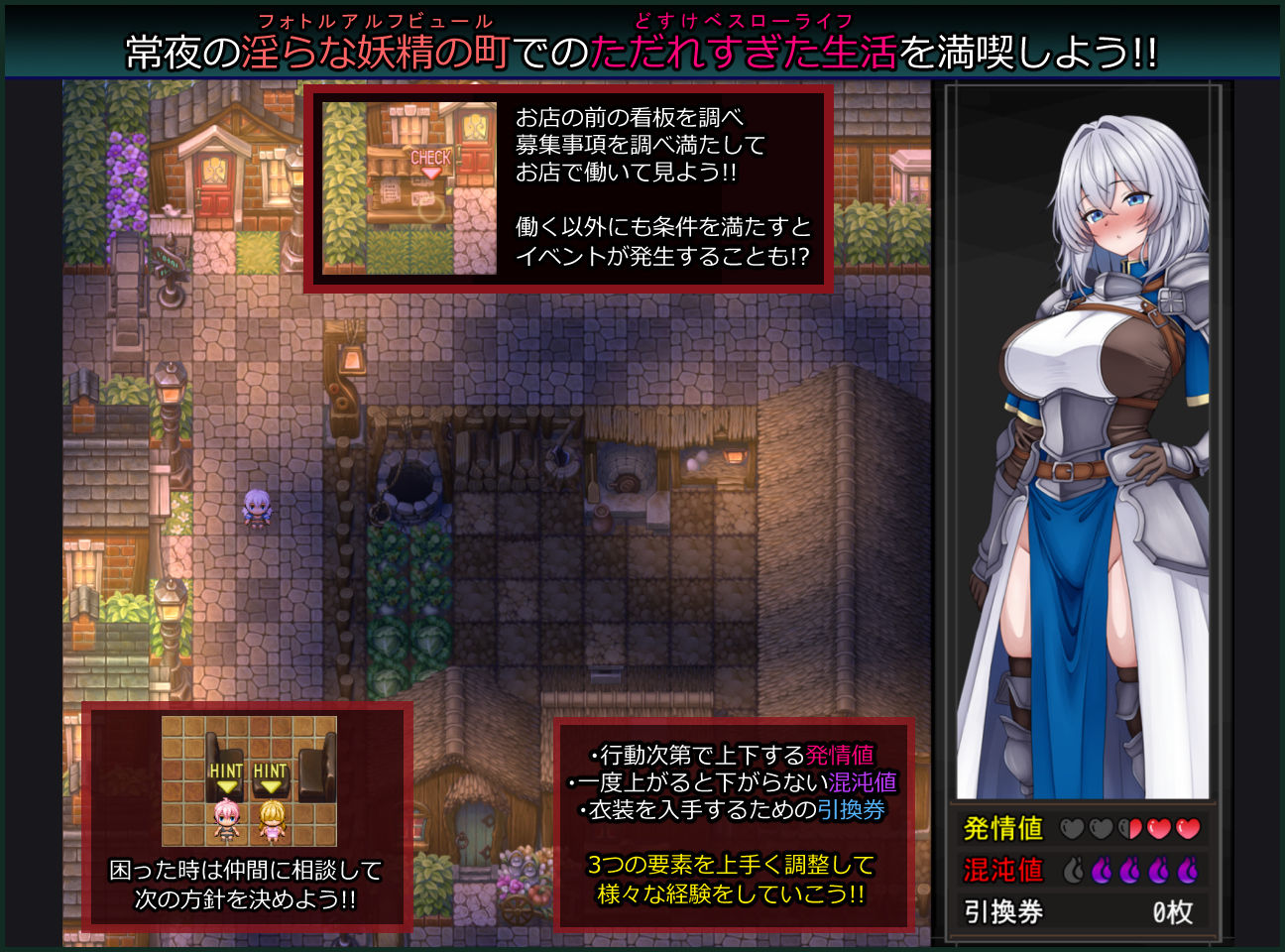Screen dimensions: 1285x952
Task: Expand the arrow under the right HINT label
Action: [271, 786]
